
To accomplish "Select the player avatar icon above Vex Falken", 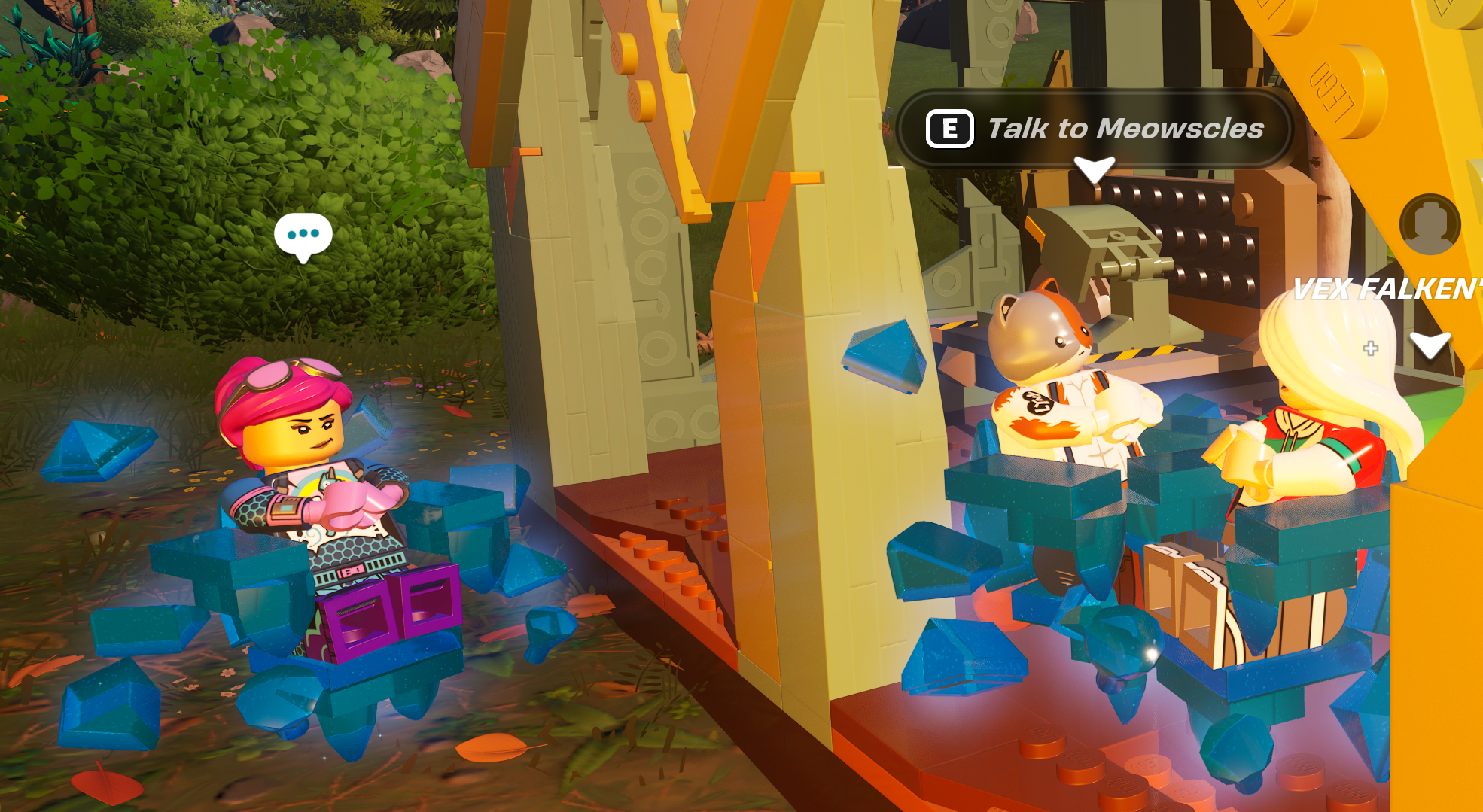I will (x=1430, y=224).
